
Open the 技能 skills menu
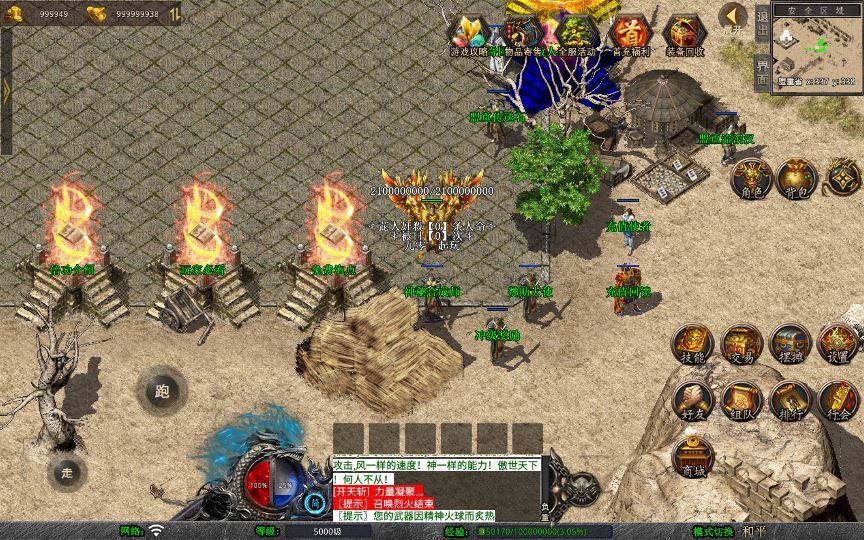[691, 344]
